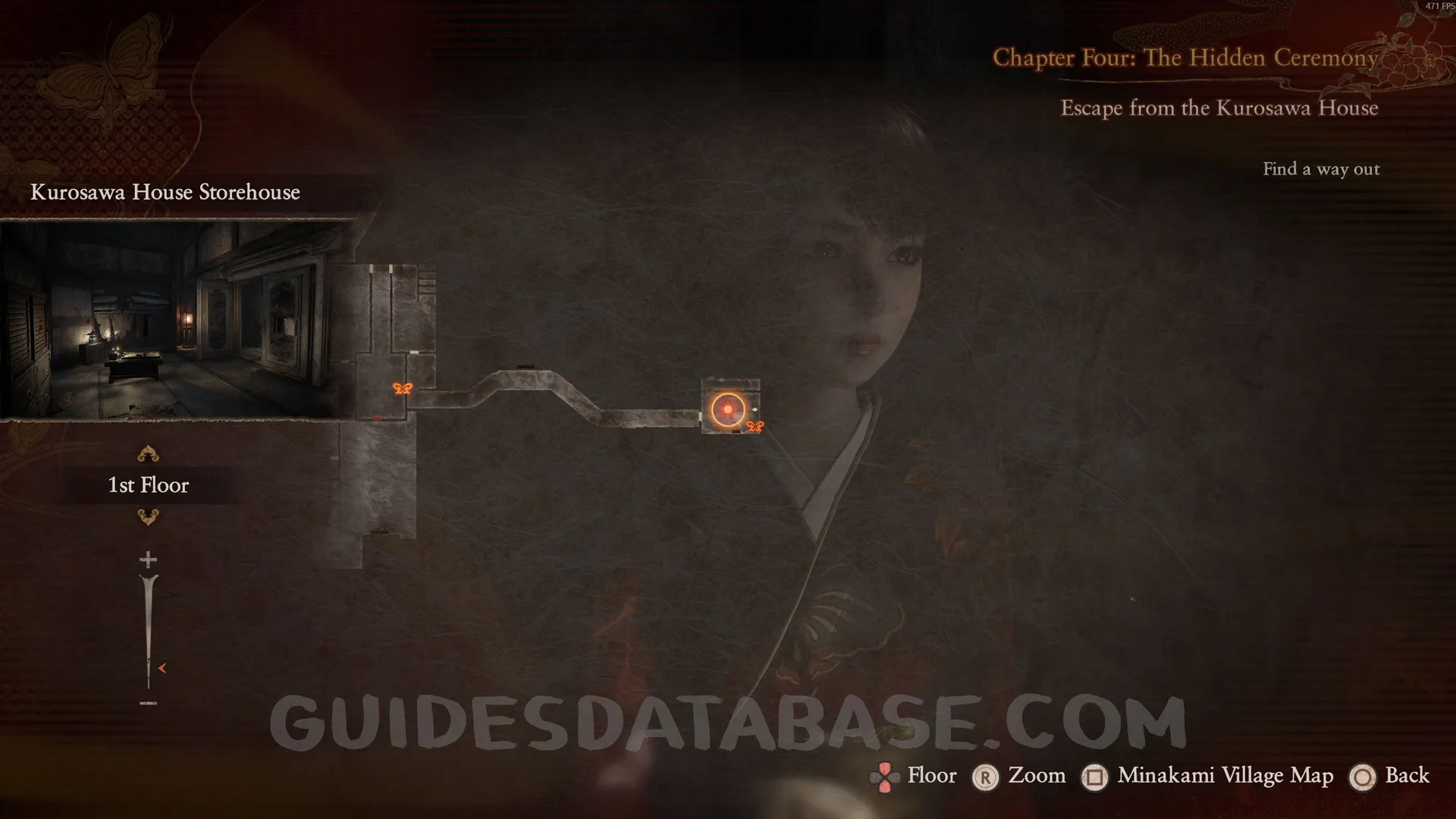Open the Kurosawa House Storehouse preview image

[x=177, y=318]
